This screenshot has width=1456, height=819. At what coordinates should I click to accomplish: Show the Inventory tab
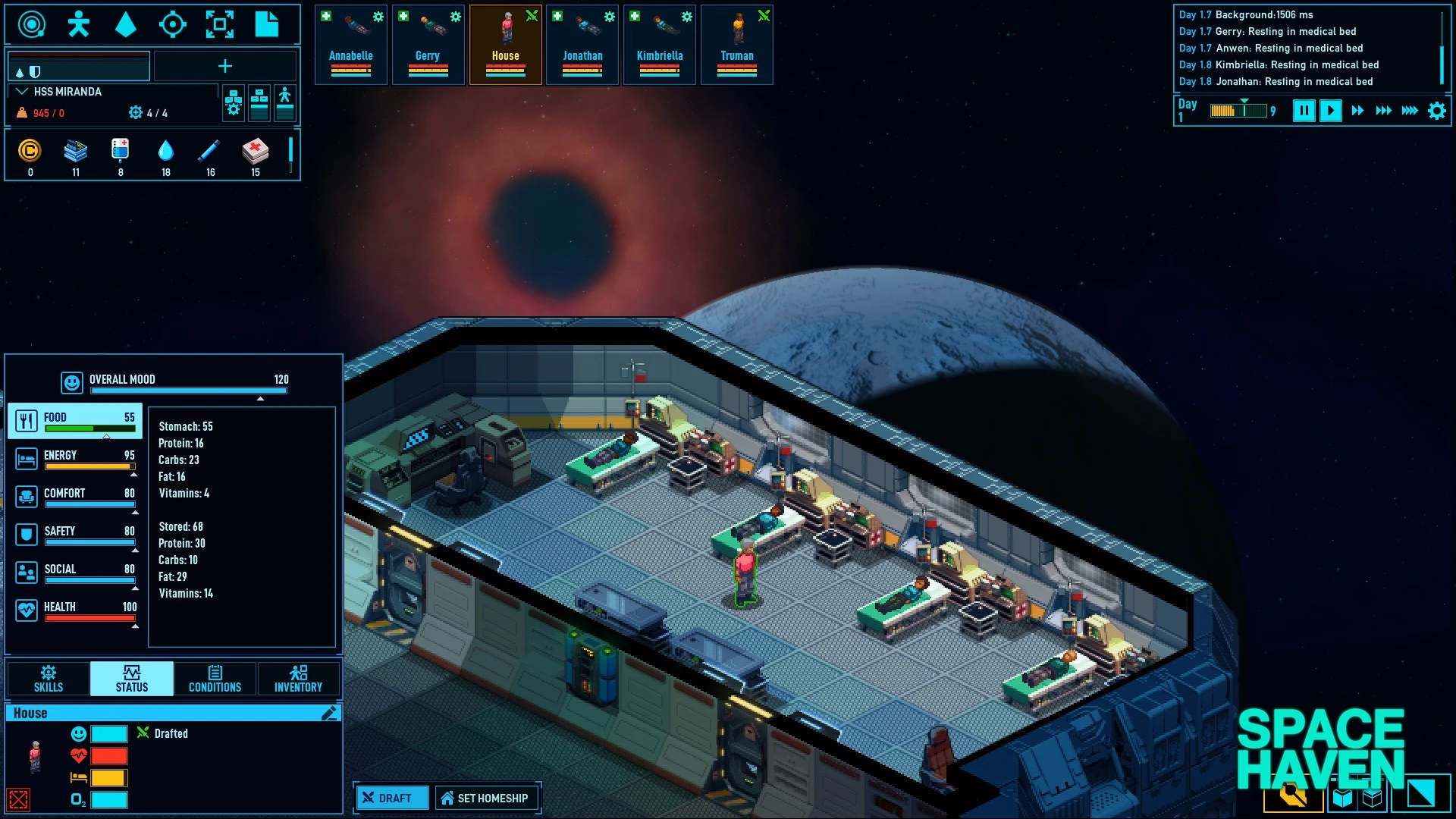pyautogui.click(x=298, y=679)
